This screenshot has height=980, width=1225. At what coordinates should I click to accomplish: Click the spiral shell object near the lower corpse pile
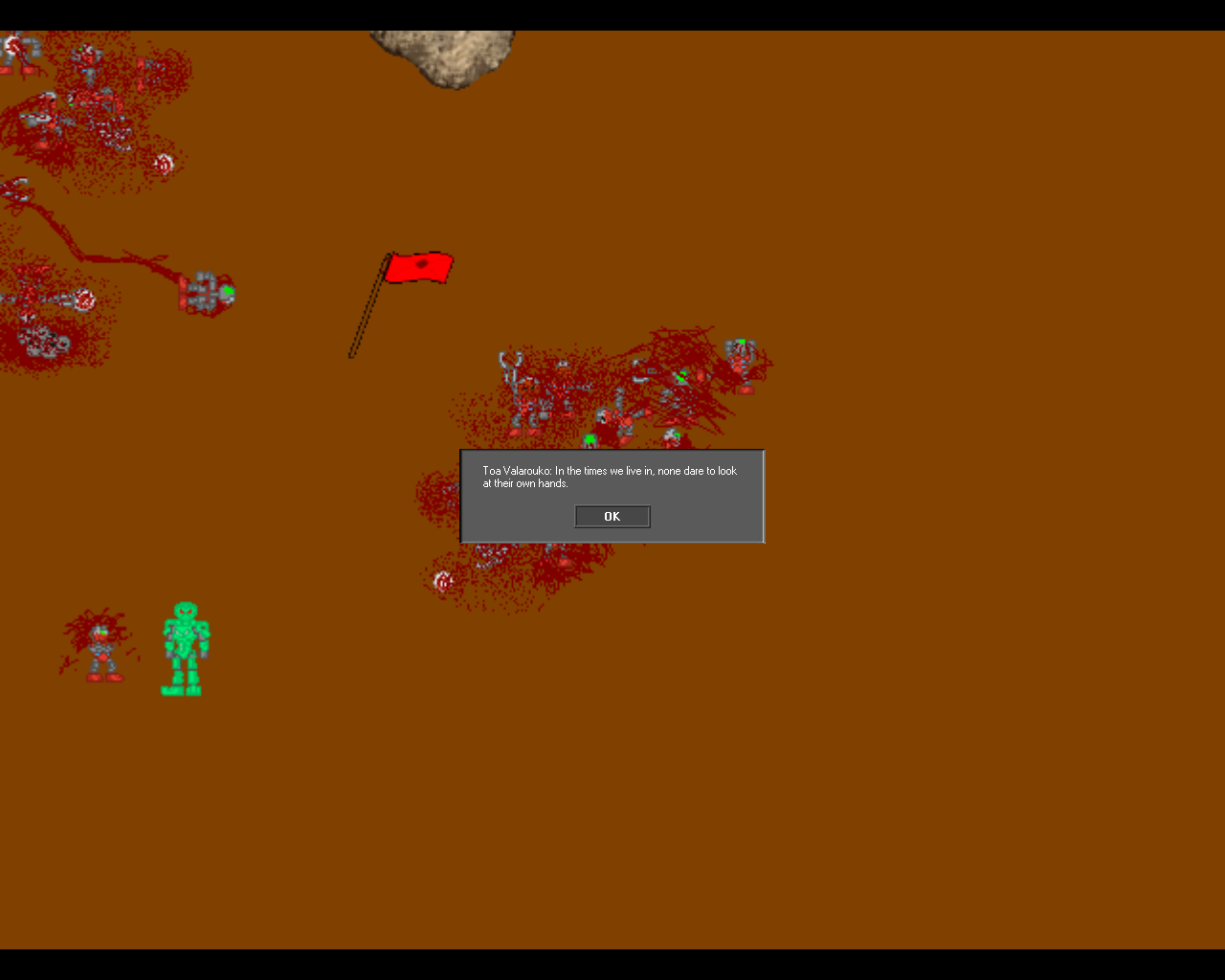tap(442, 580)
